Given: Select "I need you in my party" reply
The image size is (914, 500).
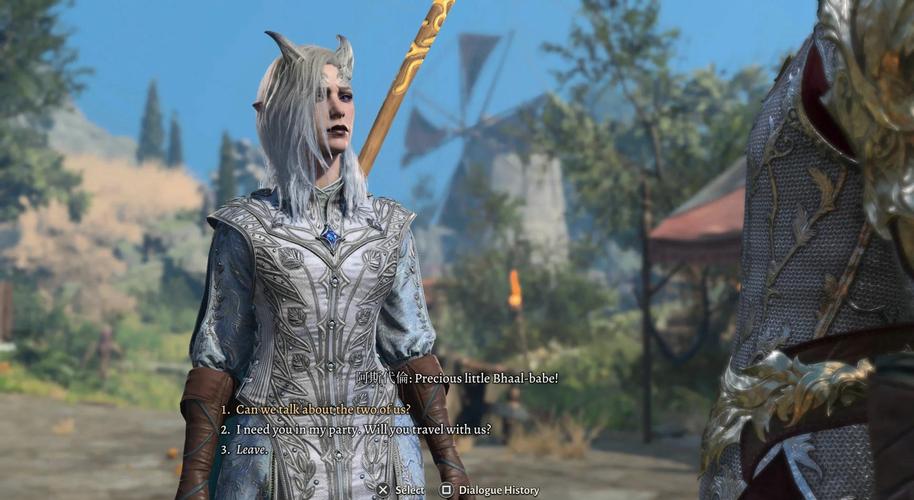Looking at the screenshot, I should [362, 429].
